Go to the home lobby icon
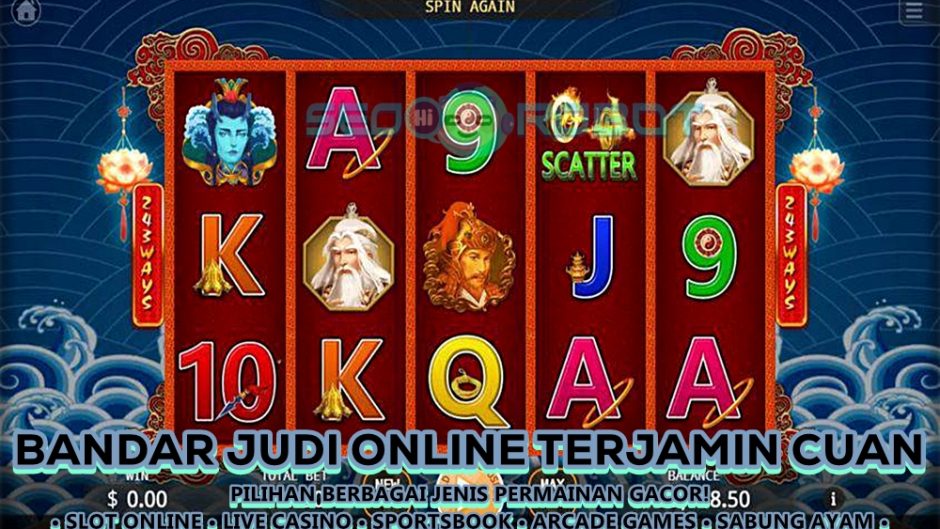Image resolution: width=940 pixels, height=529 pixels. tap(26, 11)
